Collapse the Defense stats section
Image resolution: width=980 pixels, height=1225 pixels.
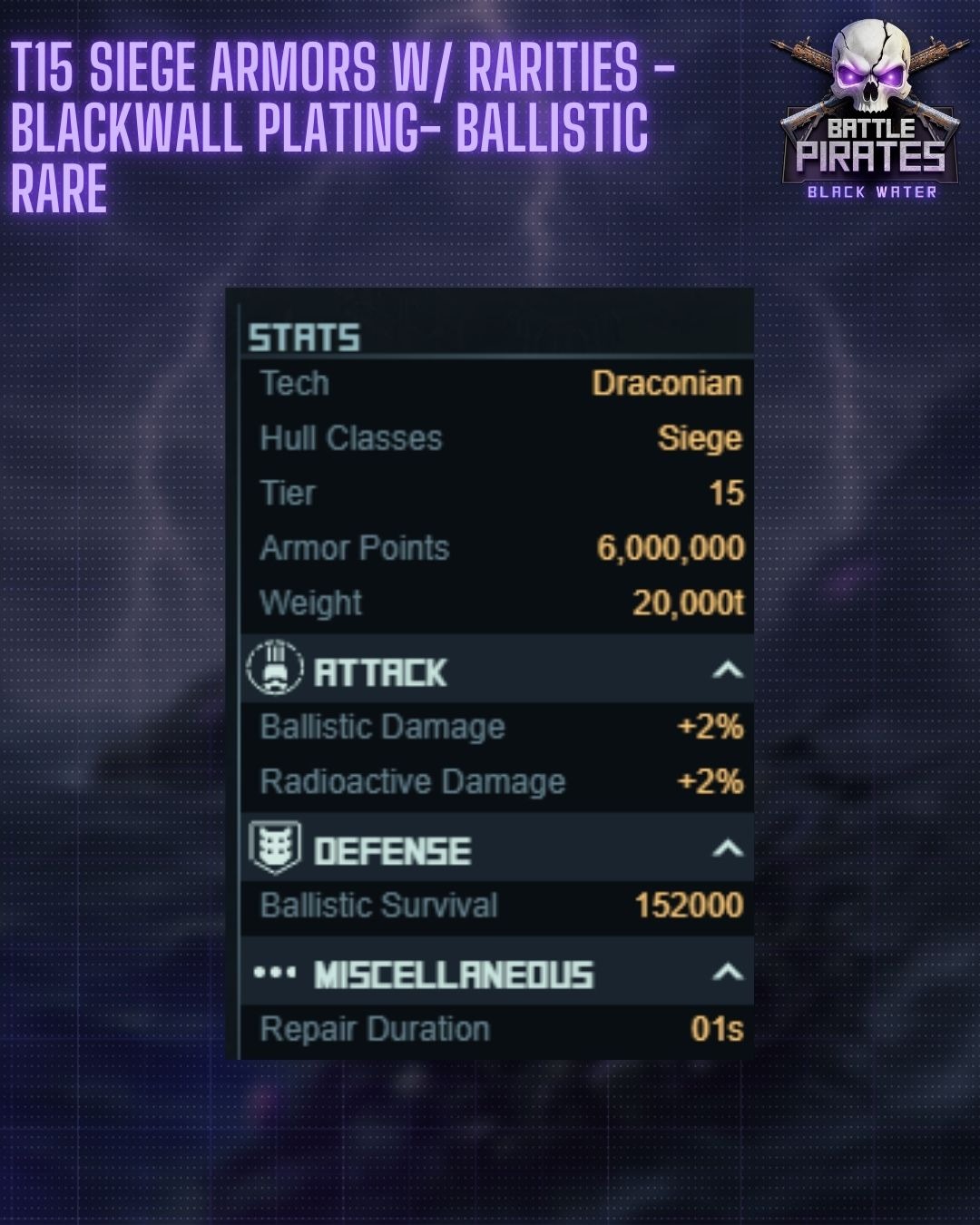tap(727, 849)
